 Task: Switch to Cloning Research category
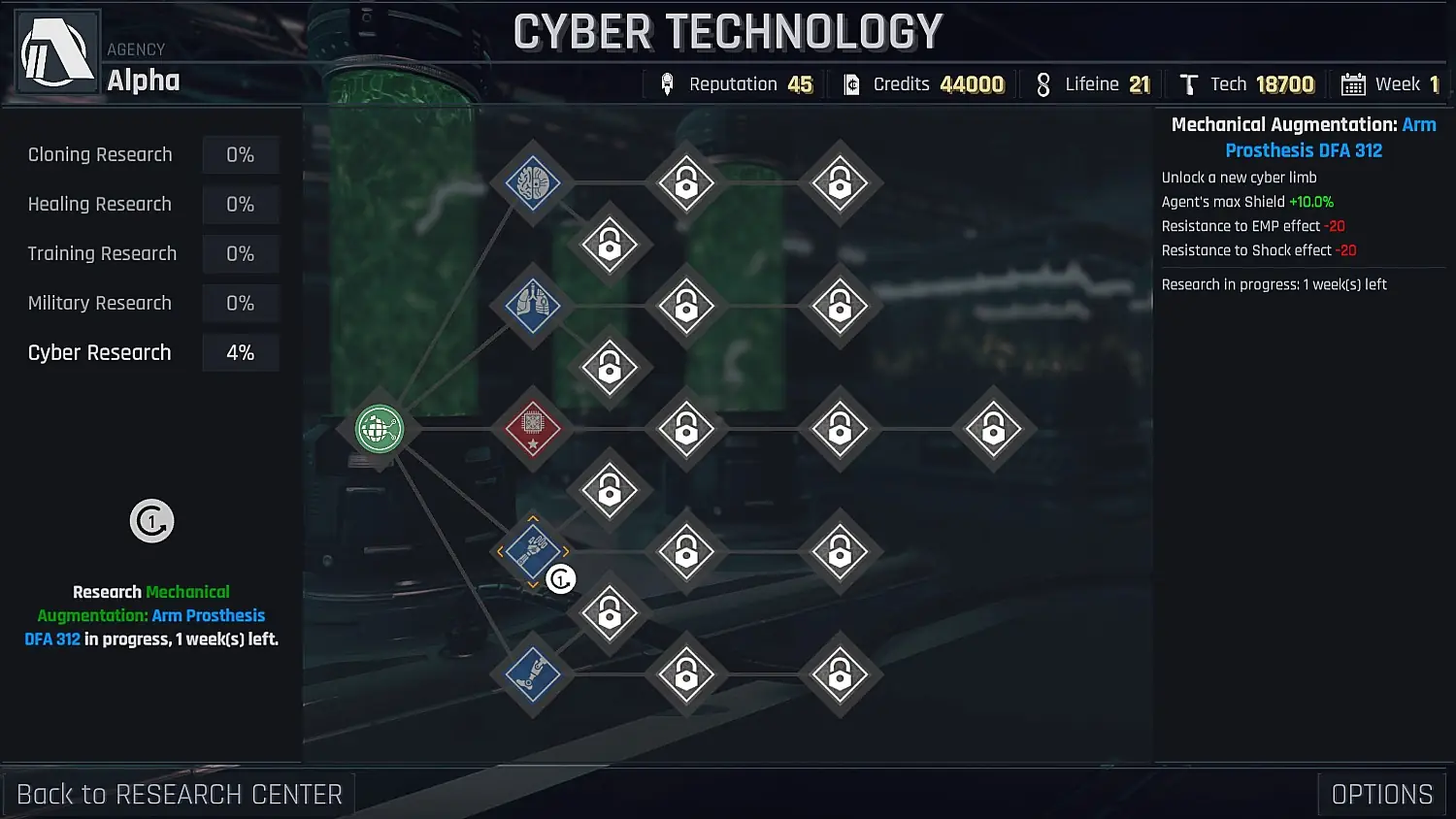100,154
